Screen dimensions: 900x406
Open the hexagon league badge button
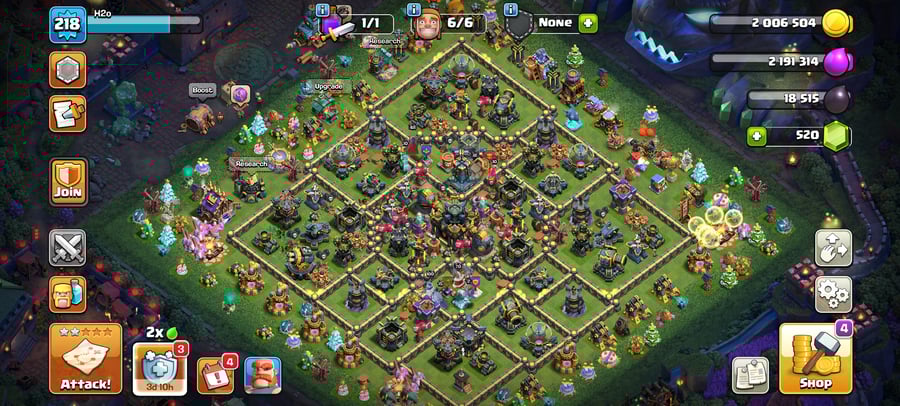click(x=68, y=70)
